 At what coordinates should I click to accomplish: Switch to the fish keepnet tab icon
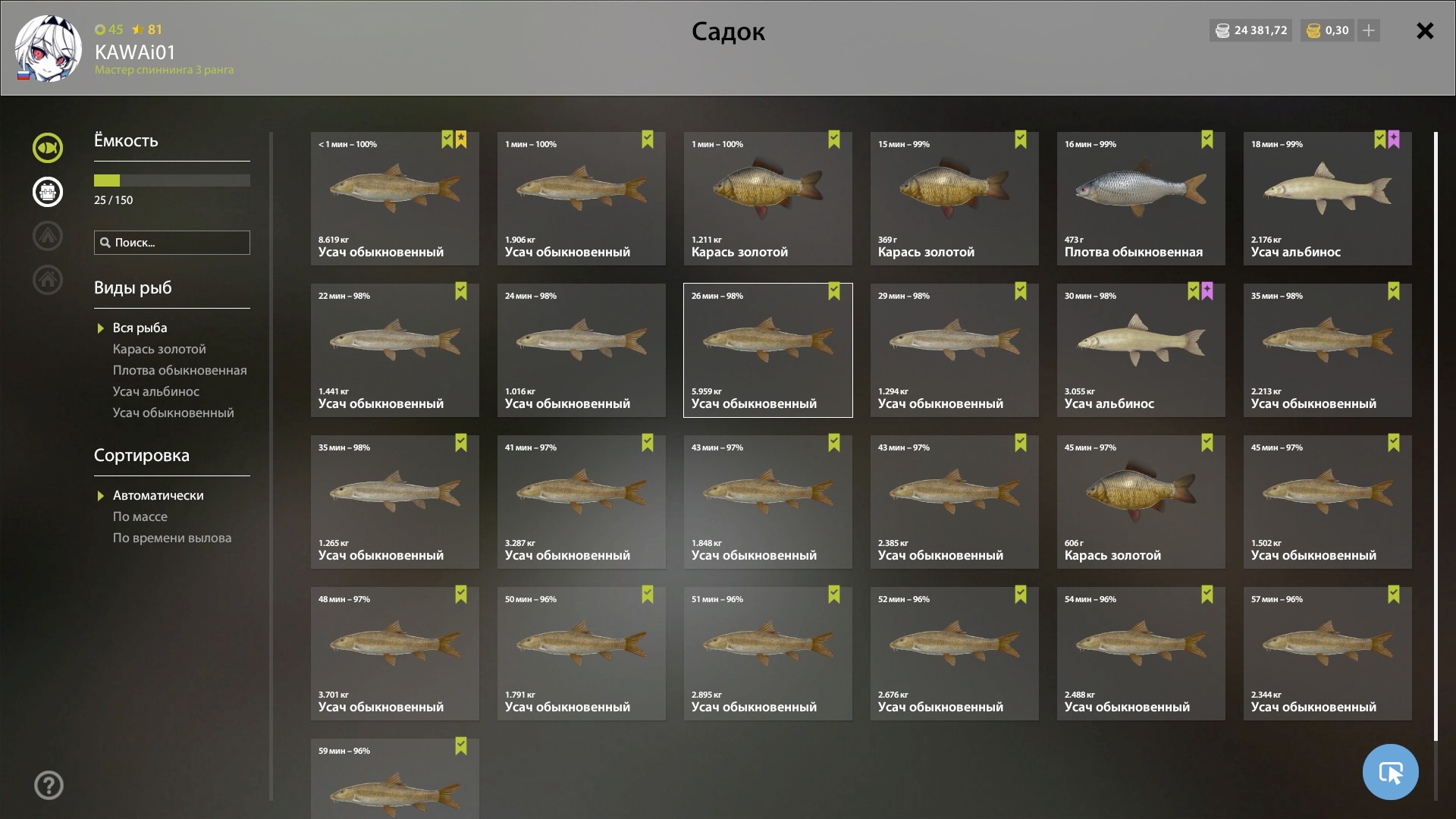pyautogui.click(x=48, y=148)
